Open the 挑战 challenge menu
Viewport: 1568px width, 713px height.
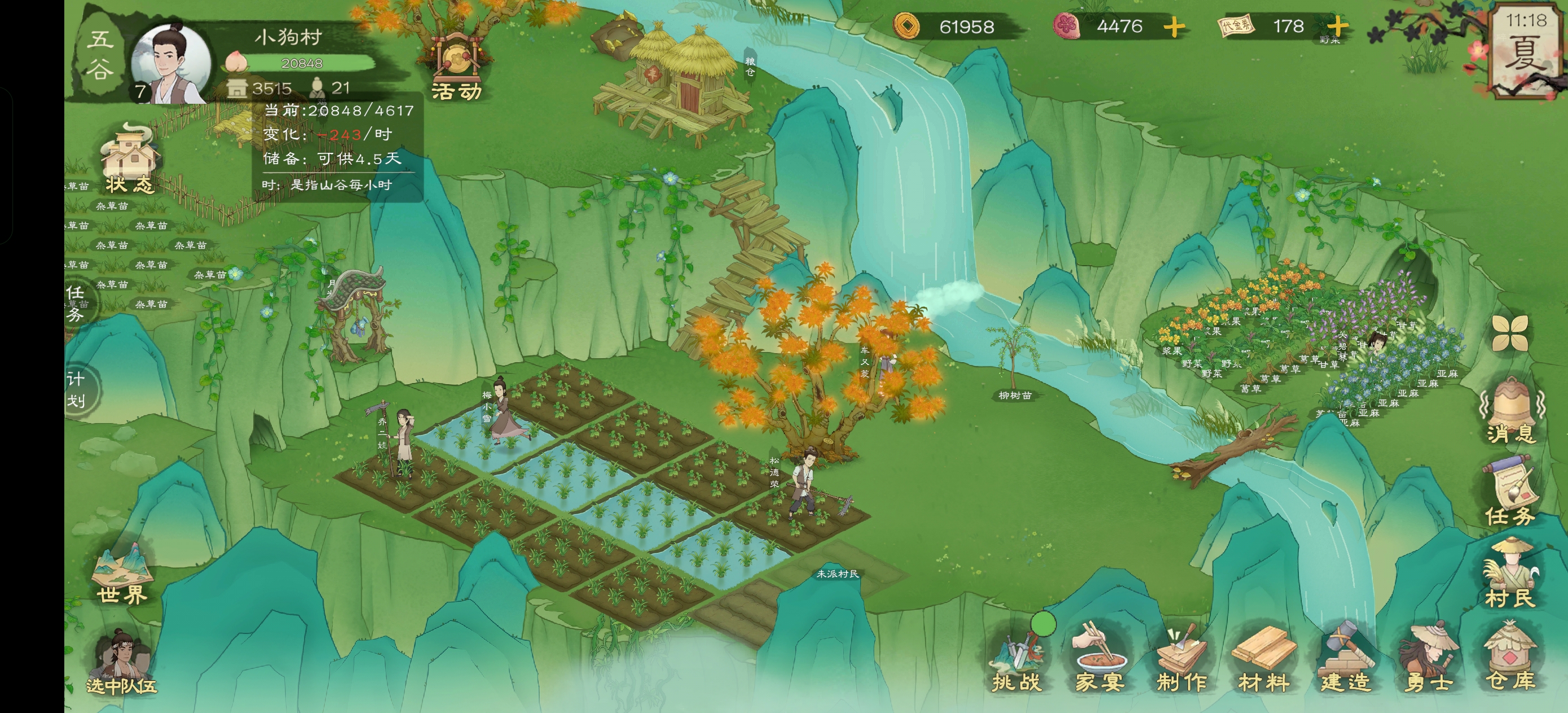click(1017, 661)
